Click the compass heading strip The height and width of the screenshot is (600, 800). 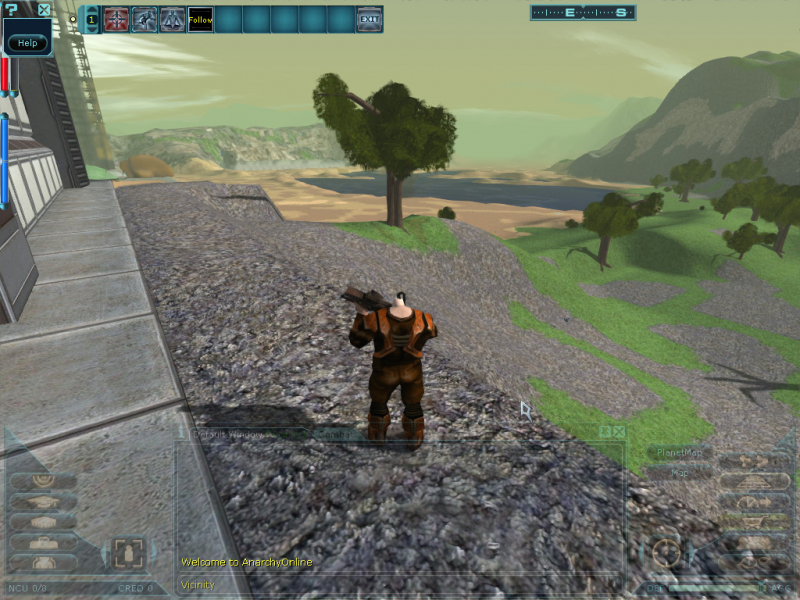[583, 13]
